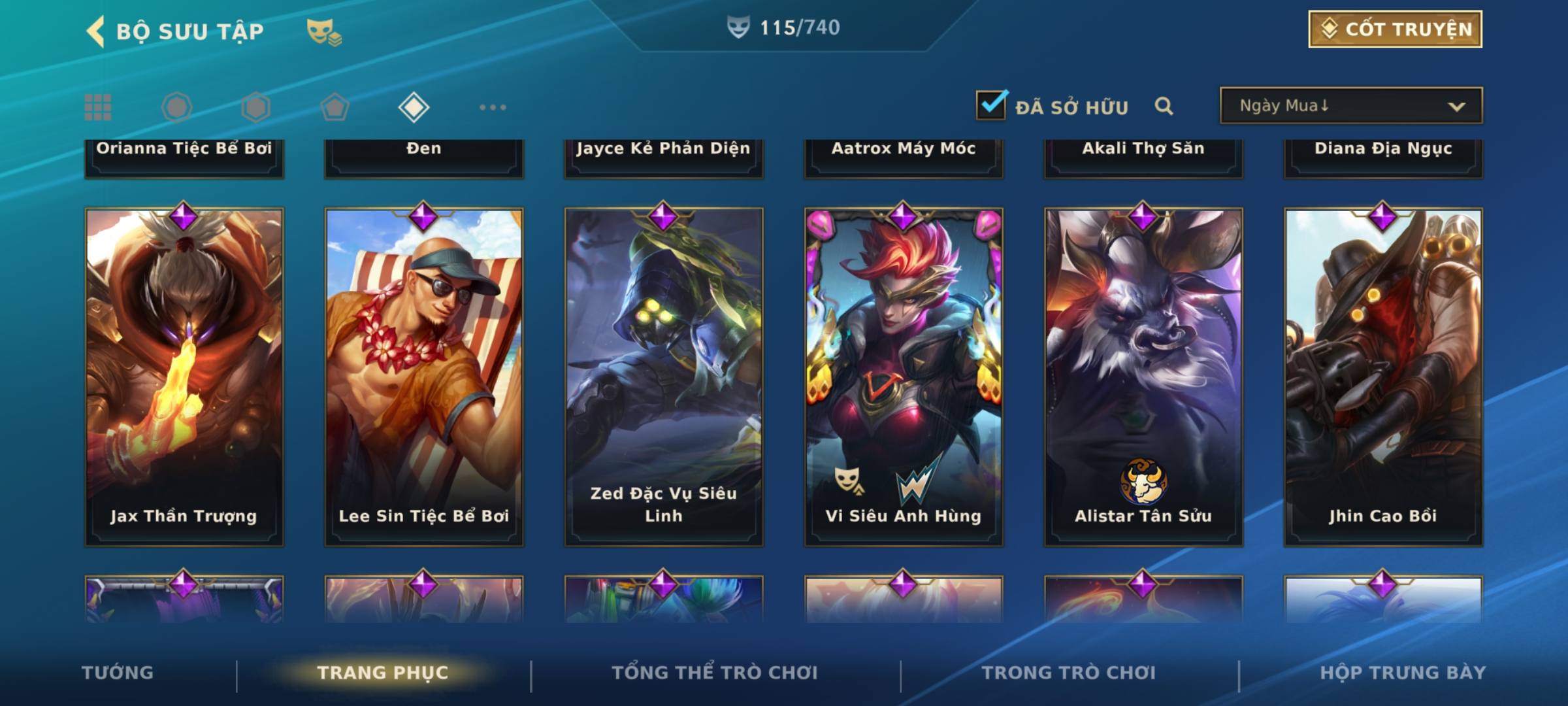Pick the Lee Sin Tiệc Bể Bơi skin
The width and height of the screenshot is (1568, 706).
point(424,377)
